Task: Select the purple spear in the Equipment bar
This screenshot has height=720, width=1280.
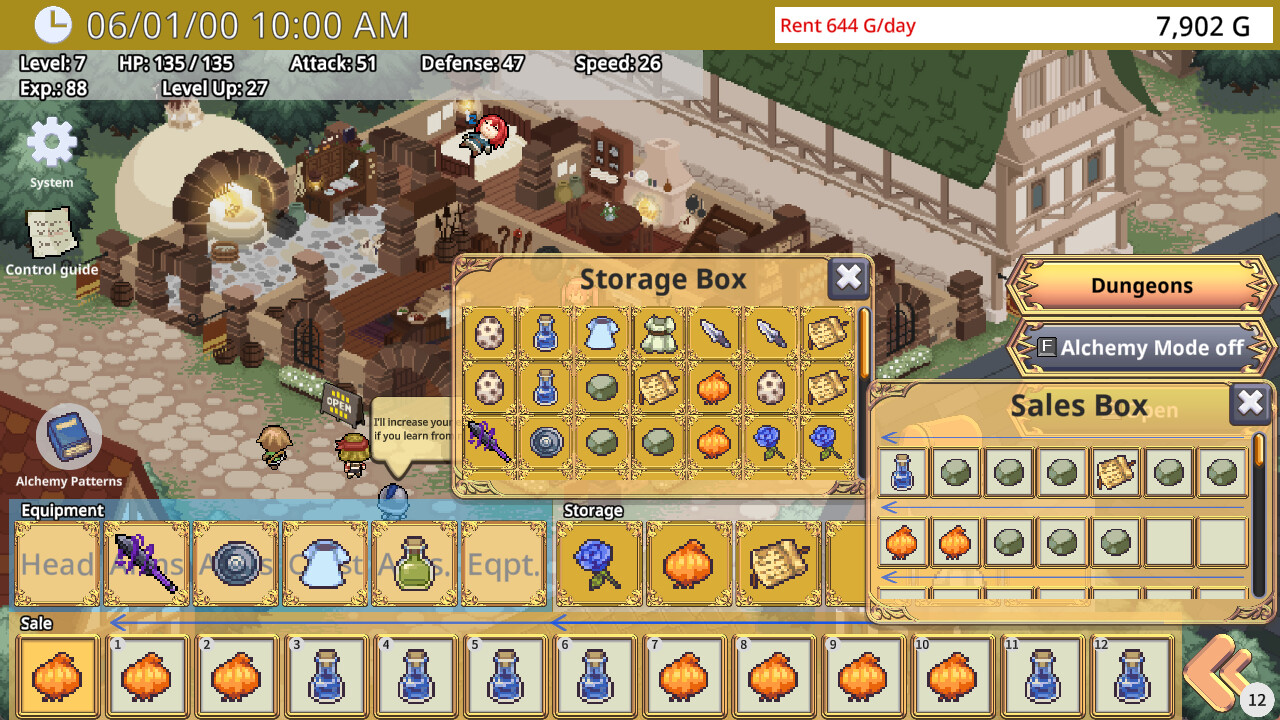Action: (146, 562)
